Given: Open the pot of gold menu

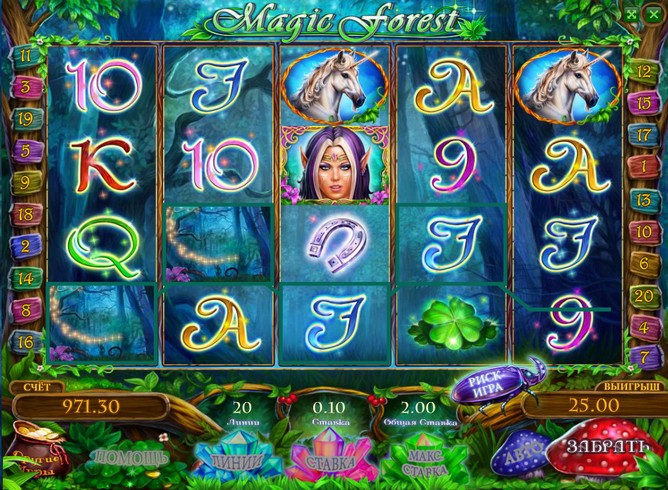Looking at the screenshot, I should click(37, 455).
